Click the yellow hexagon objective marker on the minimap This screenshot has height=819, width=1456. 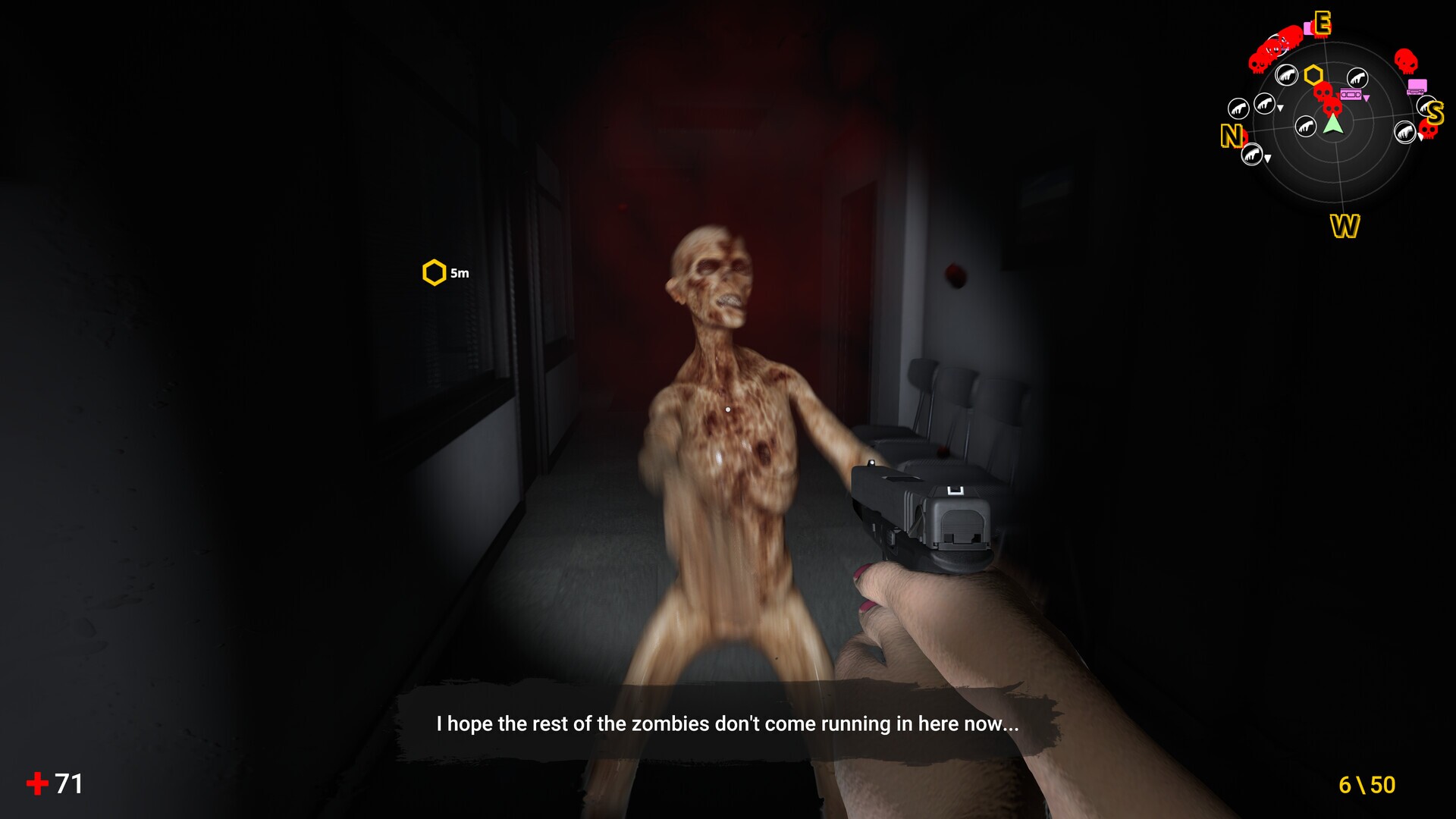click(x=1313, y=75)
